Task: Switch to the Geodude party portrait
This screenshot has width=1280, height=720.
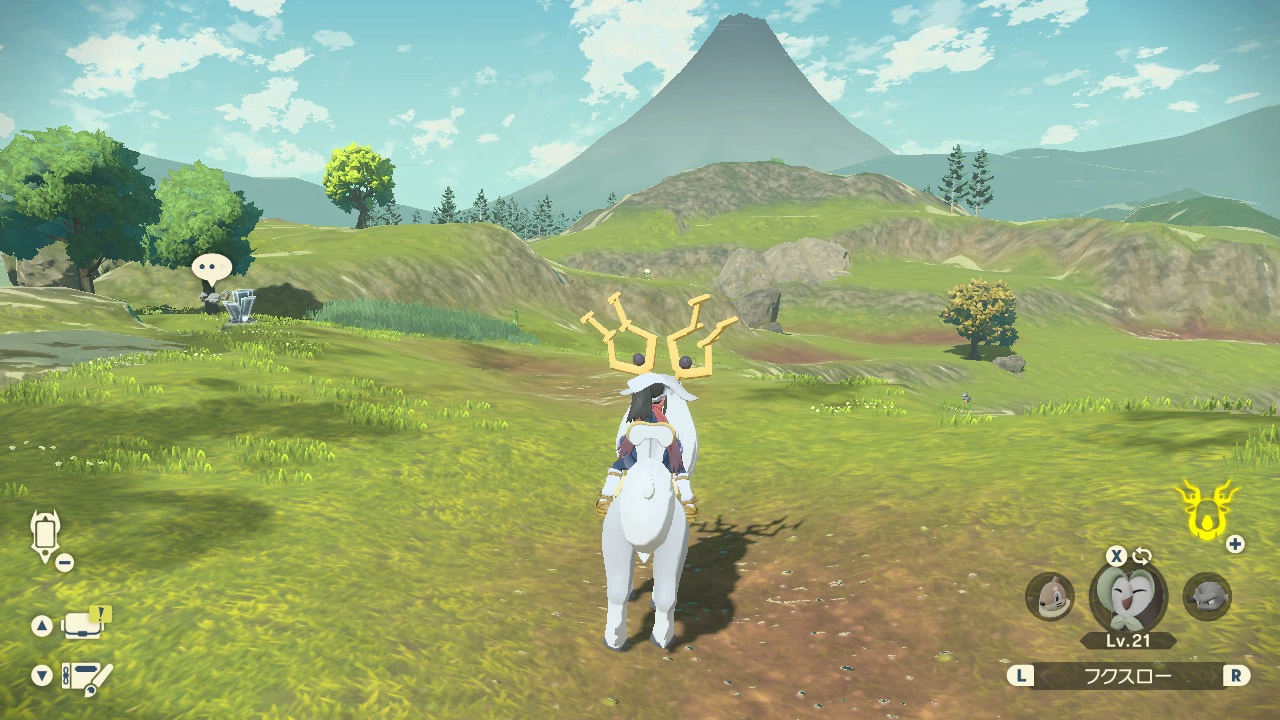Action: pyautogui.click(x=1207, y=596)
